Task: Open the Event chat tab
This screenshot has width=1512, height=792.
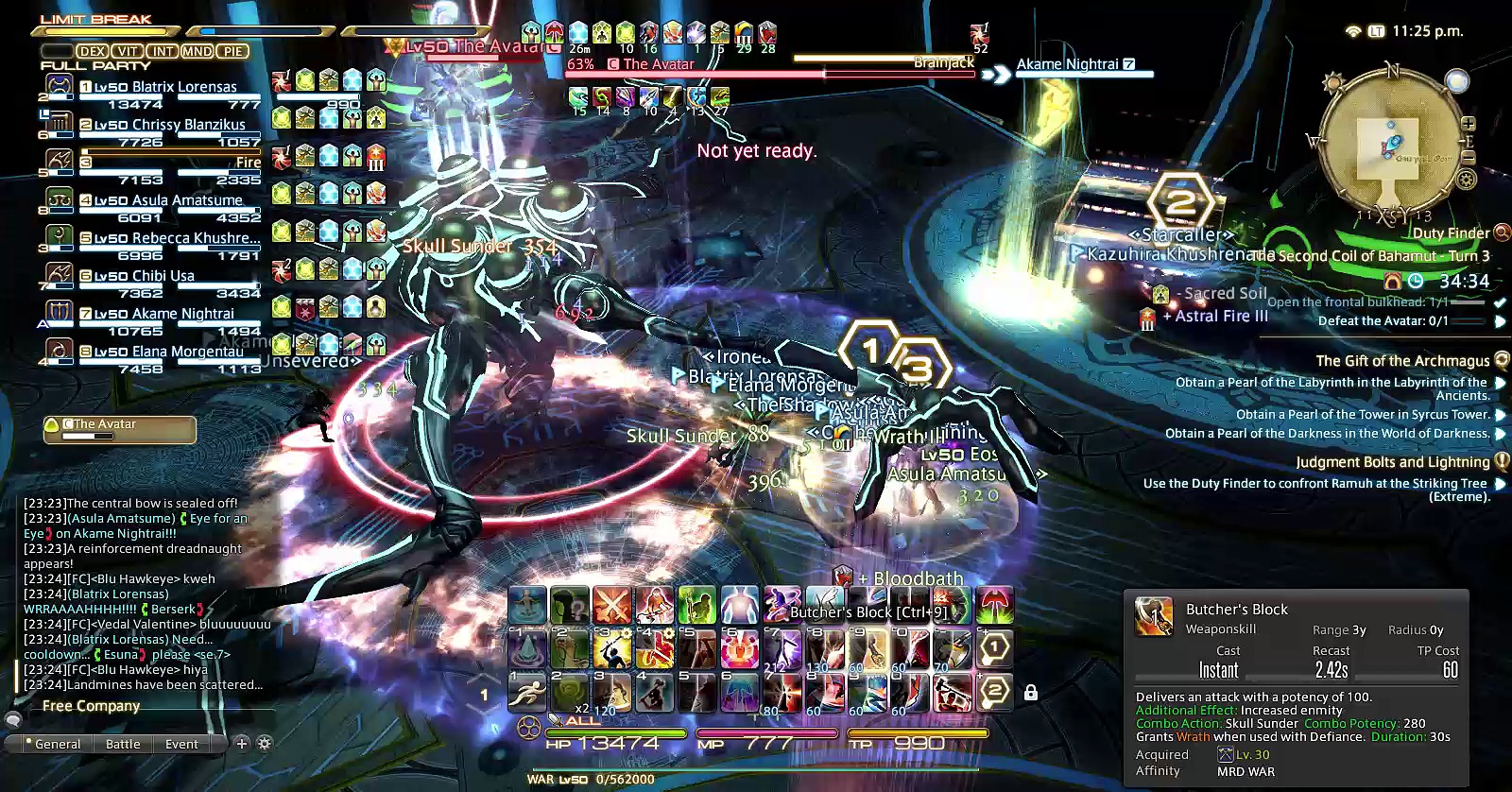Action: pyautogui.click(x=181, y=744)
